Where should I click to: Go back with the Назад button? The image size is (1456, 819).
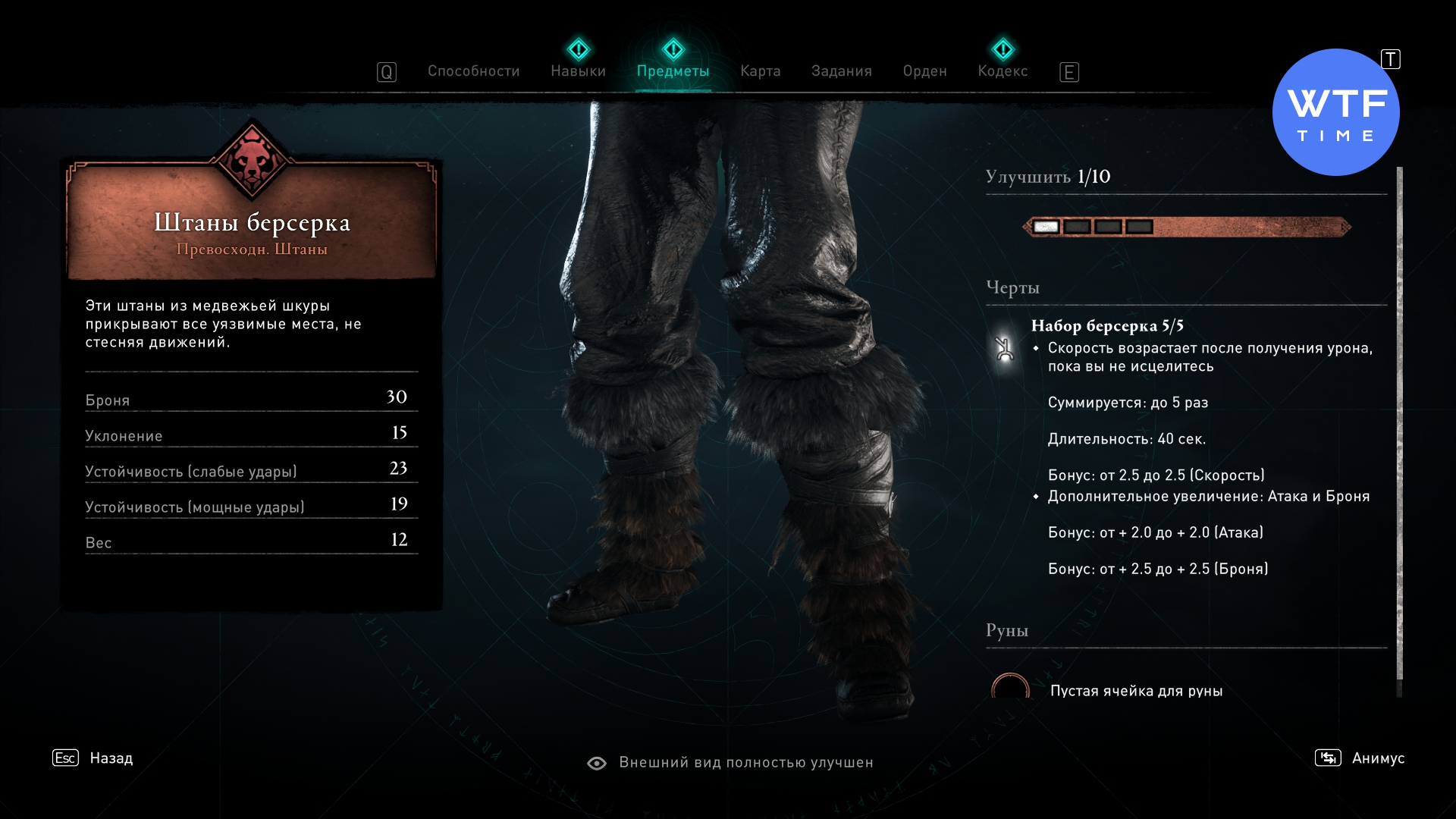coord(111,758)
